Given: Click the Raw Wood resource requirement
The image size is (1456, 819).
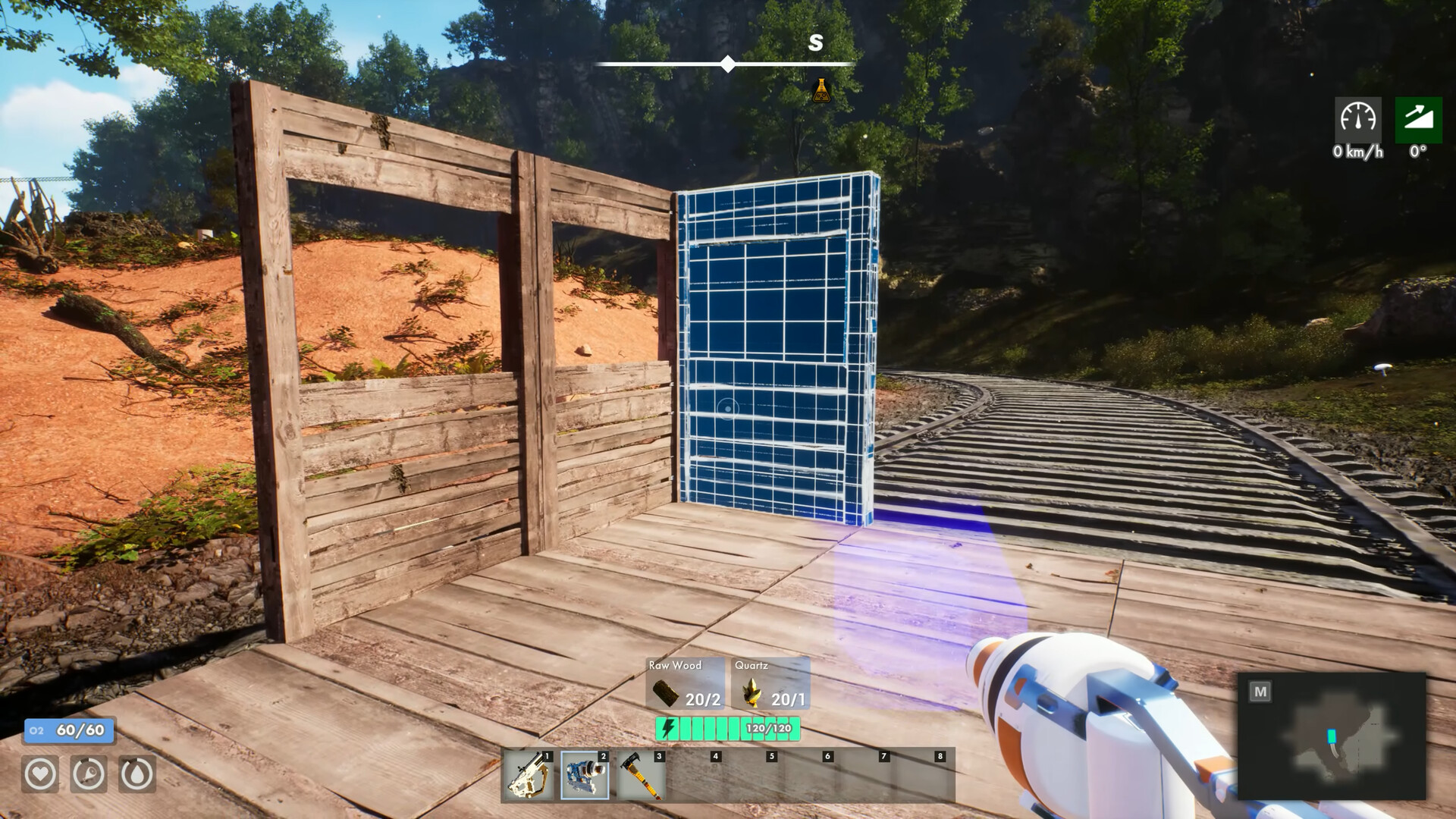Looking at the screenshot, I should click(x=685, y=685).
